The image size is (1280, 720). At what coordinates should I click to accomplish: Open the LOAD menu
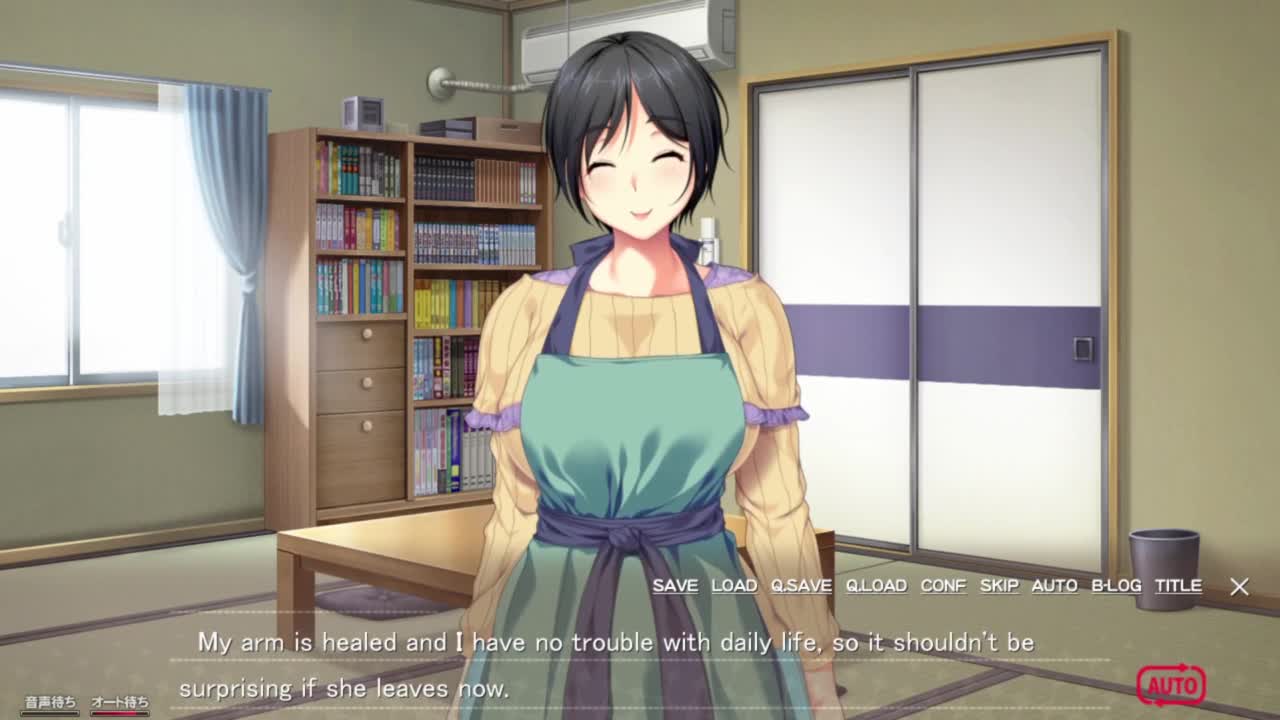(x=734, y=586)
